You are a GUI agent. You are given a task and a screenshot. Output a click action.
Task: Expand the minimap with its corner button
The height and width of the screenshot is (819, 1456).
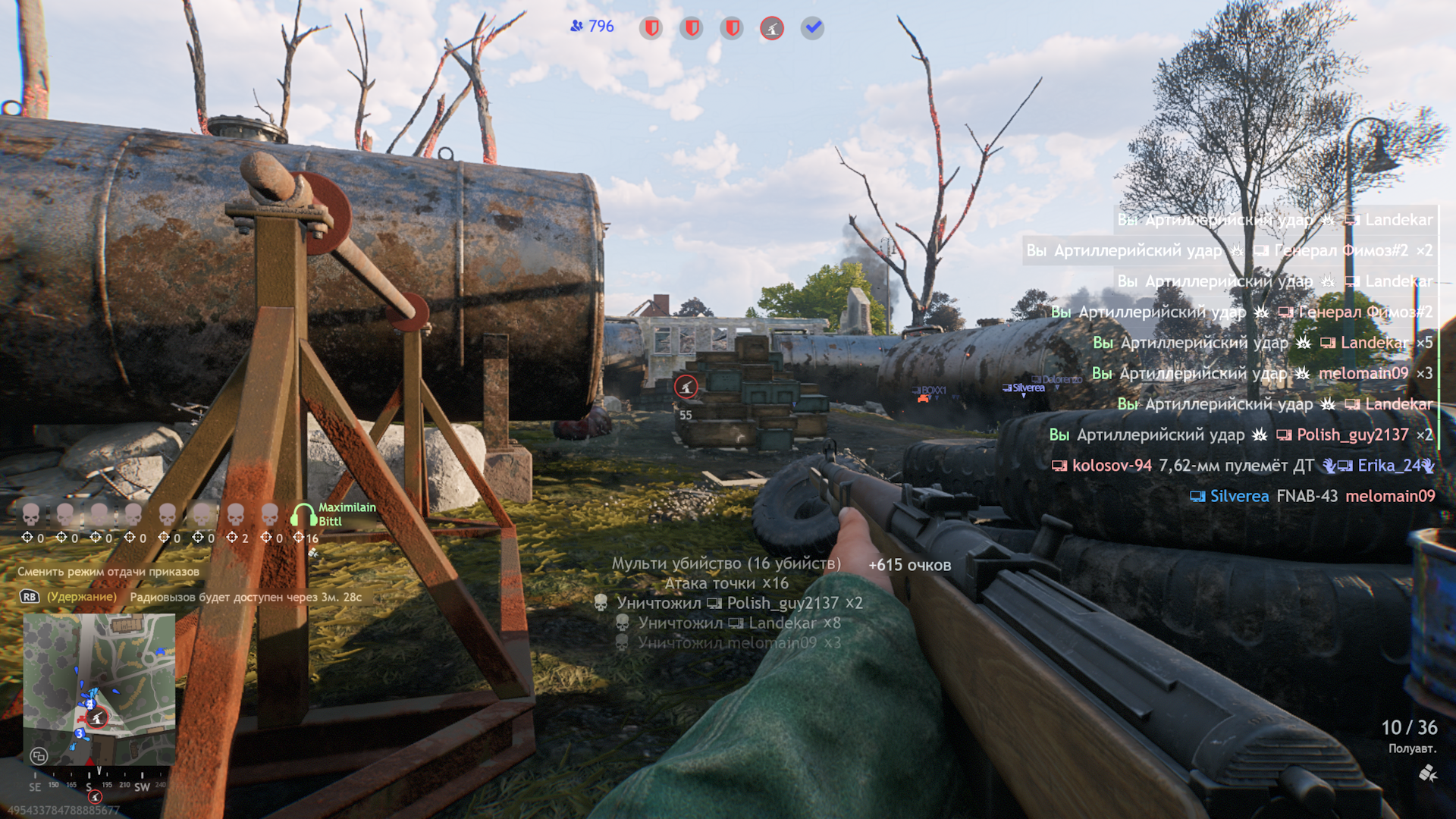pyautogui.click(x=39, y=756)
